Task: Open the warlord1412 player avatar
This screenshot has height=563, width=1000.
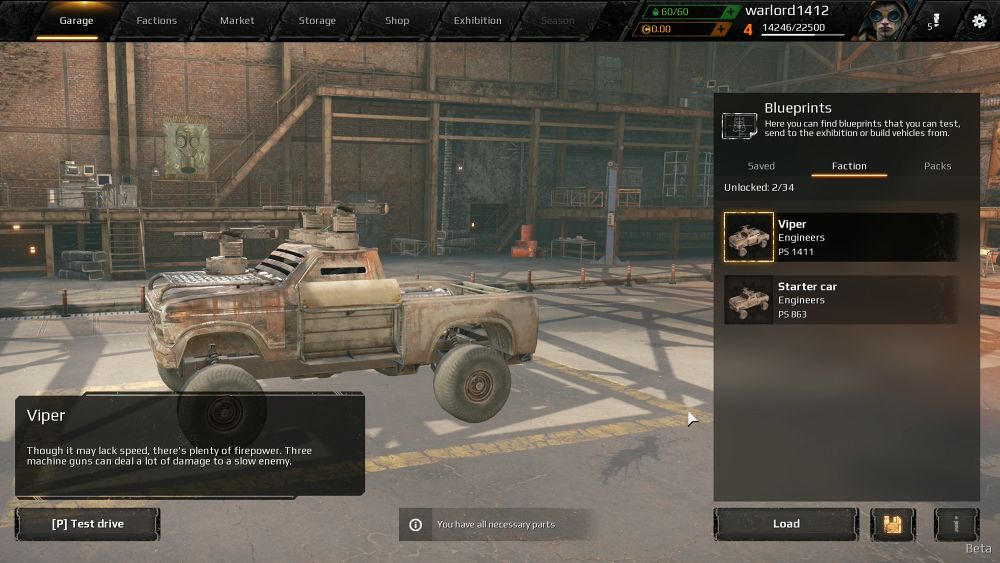Action: tap(885, 20)
